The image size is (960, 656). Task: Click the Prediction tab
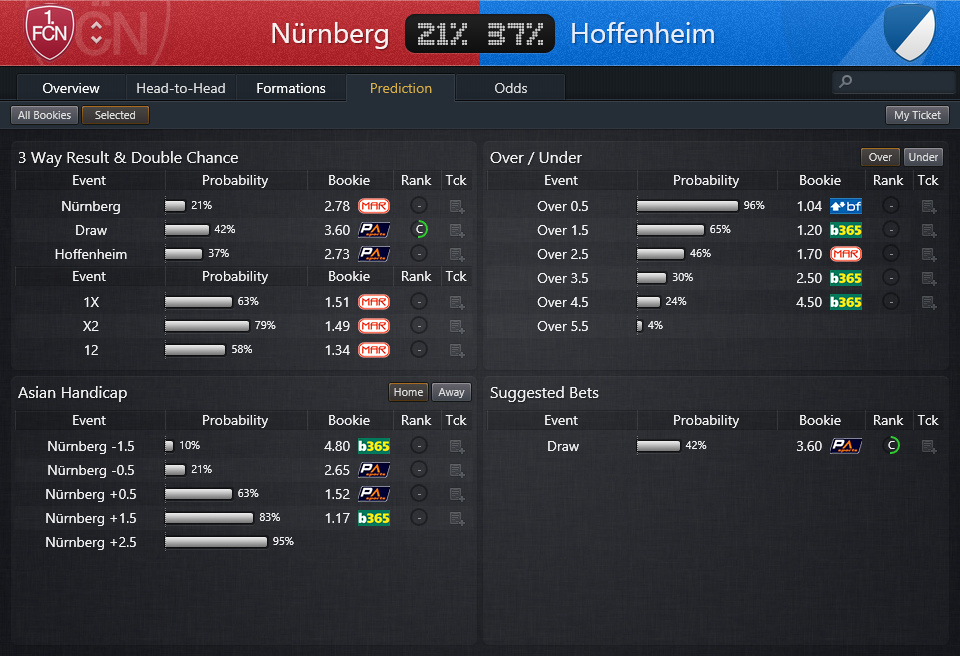[x=401, y=88]
